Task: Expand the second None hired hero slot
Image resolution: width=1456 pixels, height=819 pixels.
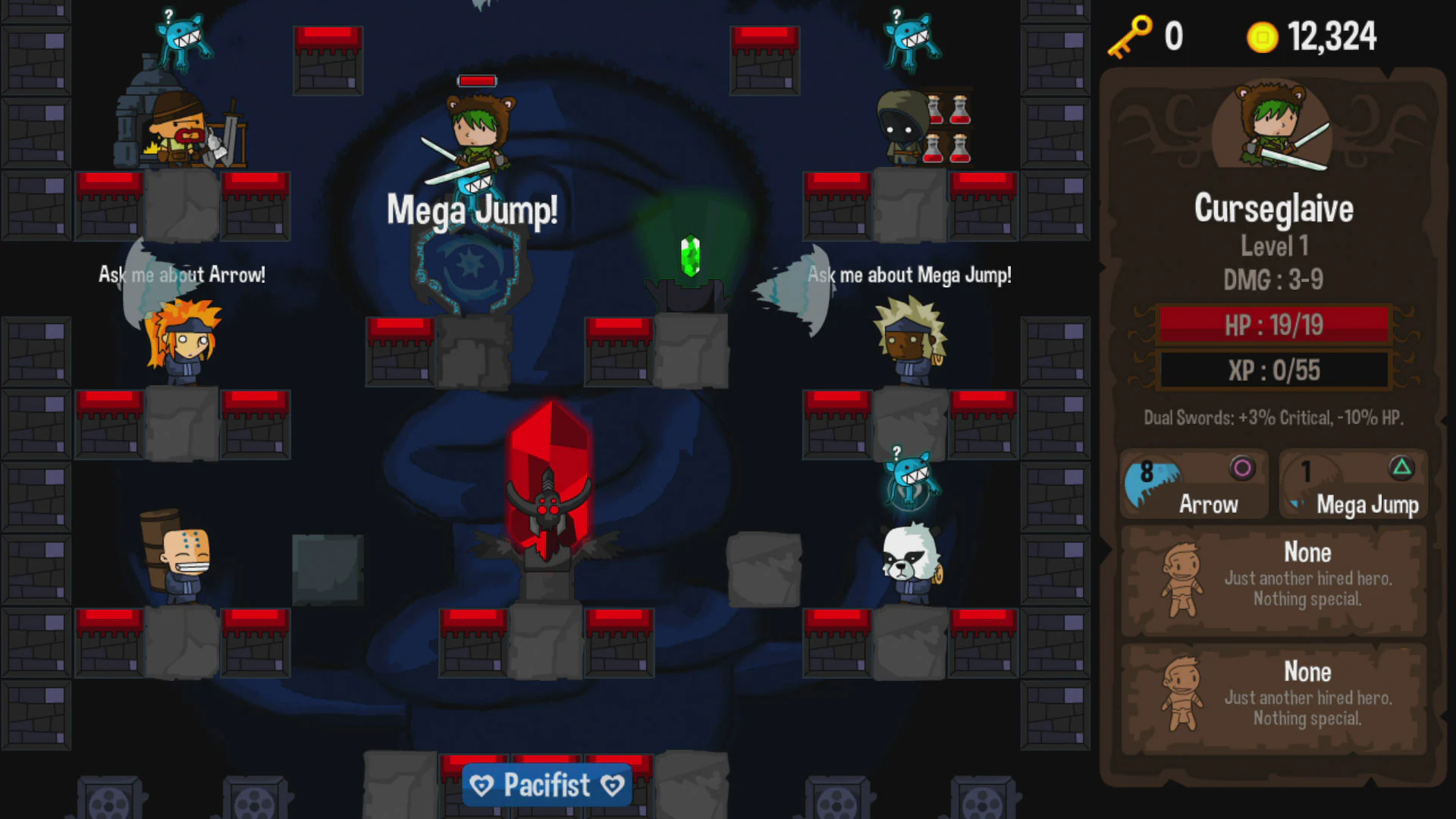Action: [x=1274, y=696]
